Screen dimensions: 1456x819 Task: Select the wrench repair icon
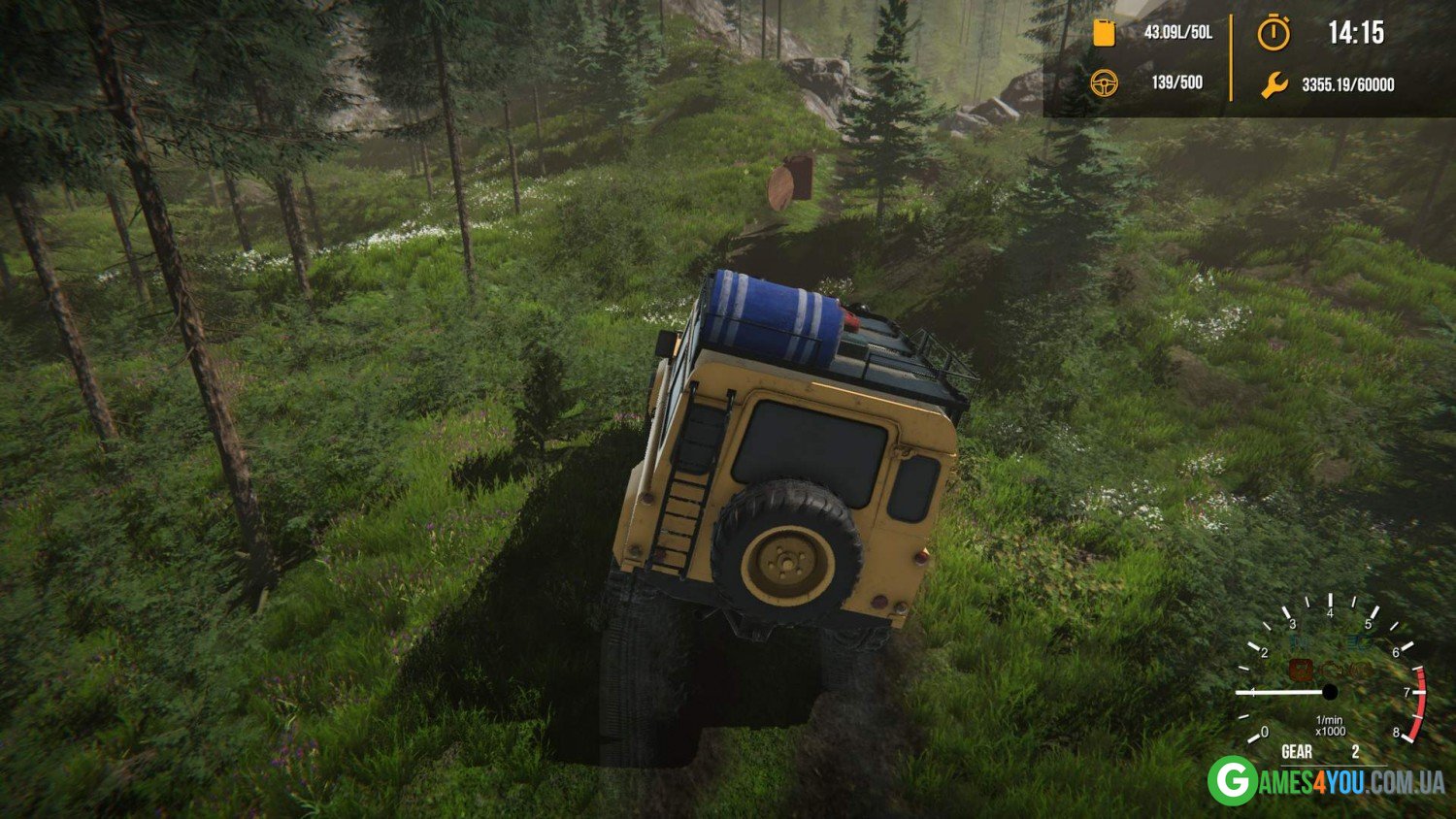pos(1274,85)
